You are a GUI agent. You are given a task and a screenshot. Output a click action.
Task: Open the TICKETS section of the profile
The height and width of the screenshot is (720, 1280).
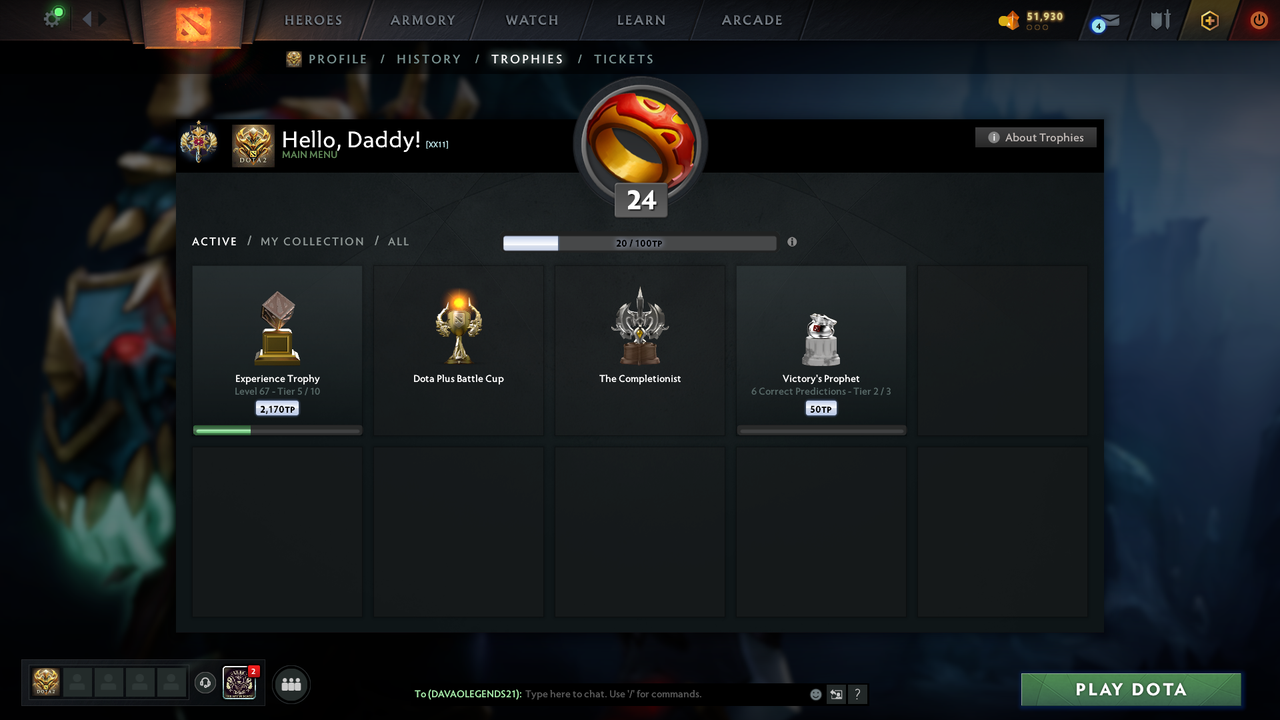pyautogui.click(x=624, y=59)
